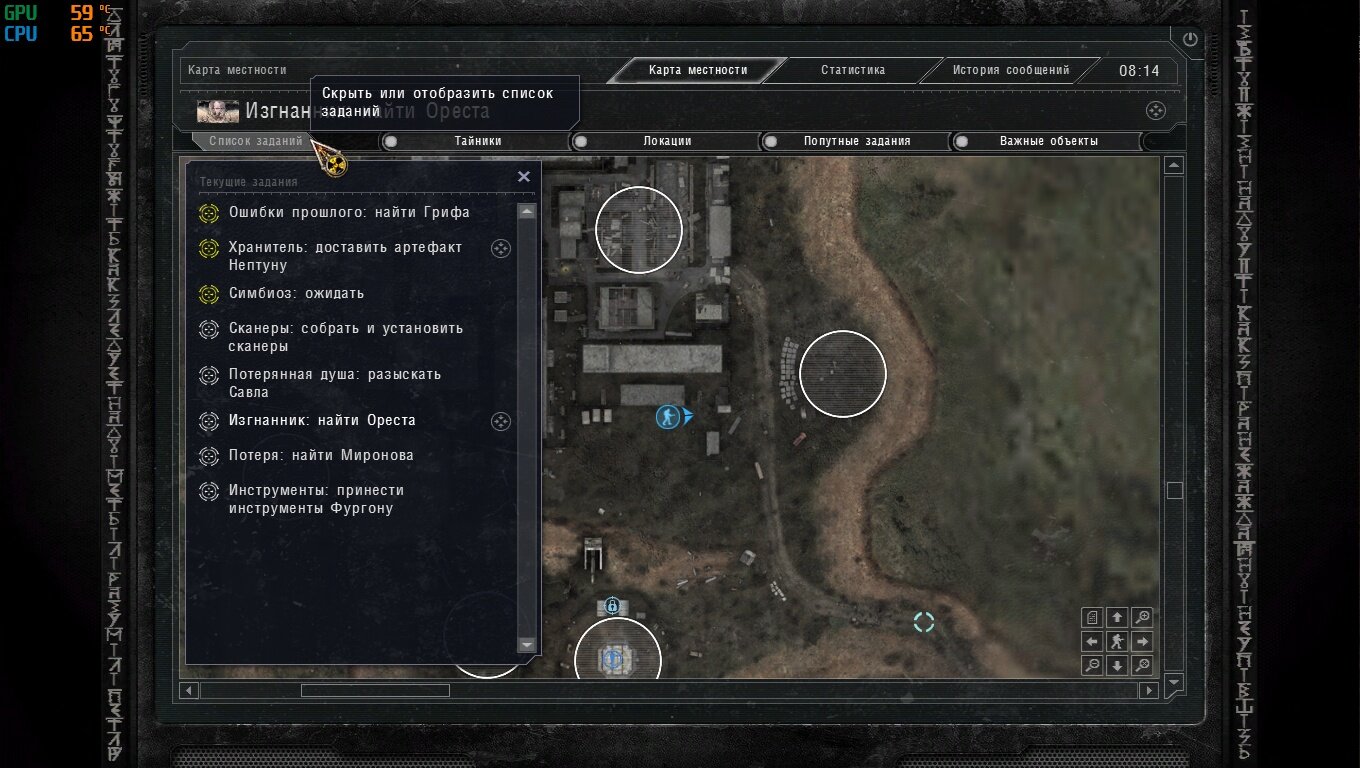Switch to the Статистика tab

pyautogui.click(x=852, y=70)
